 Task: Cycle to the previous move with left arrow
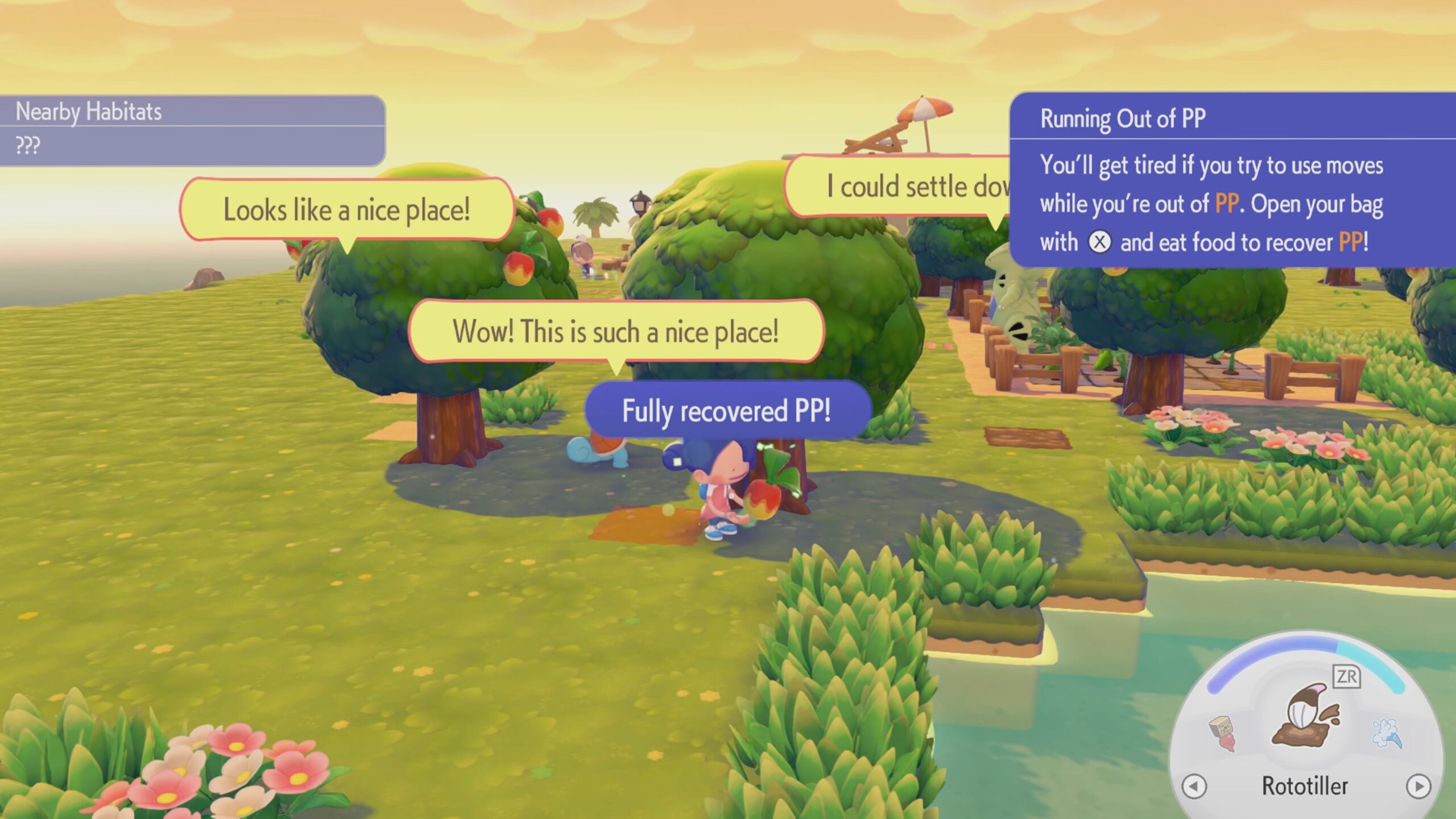[x=1194, y=787]
